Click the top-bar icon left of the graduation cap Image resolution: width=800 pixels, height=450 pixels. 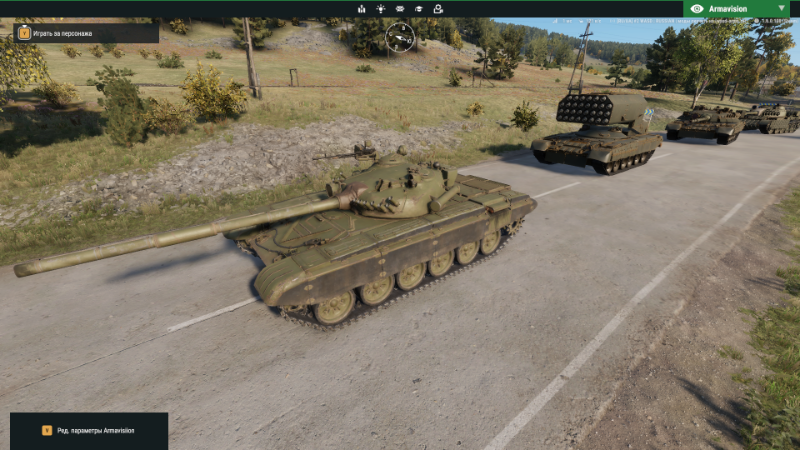click(x=400, y=9)
